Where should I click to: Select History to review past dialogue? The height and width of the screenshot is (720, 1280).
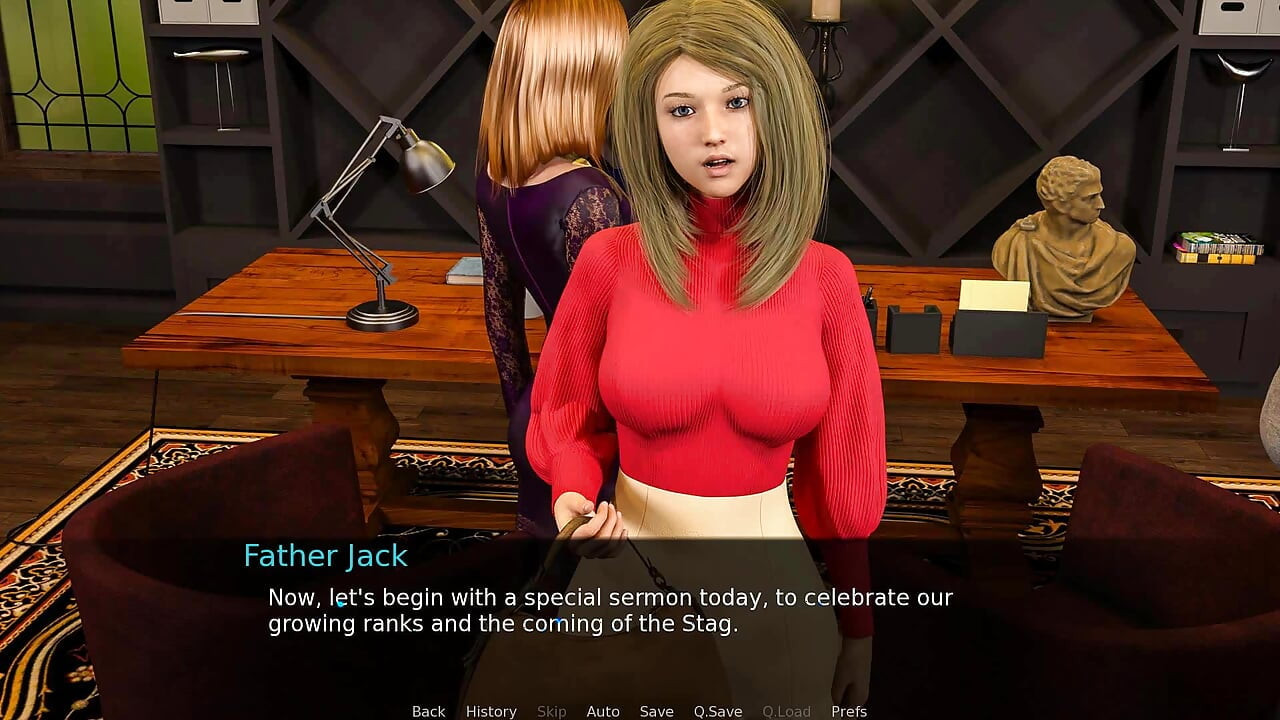point(491,711)
